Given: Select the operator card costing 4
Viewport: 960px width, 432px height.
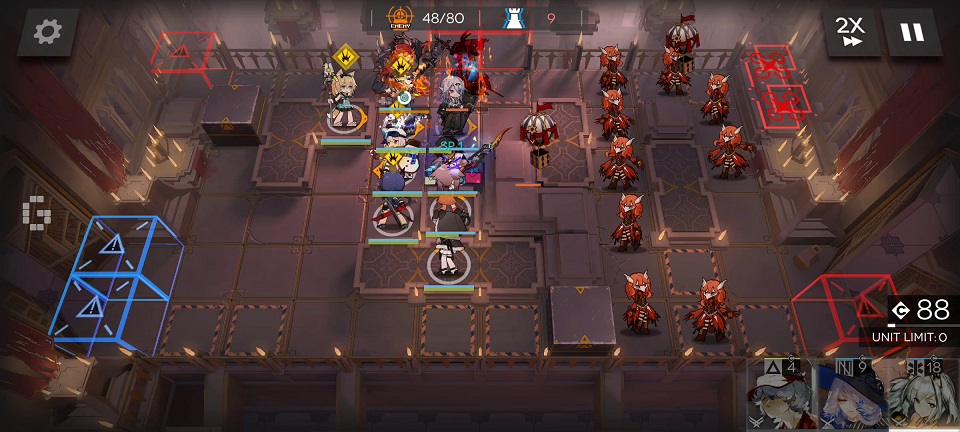Looking at the screenshot, I should click(783, 397).
